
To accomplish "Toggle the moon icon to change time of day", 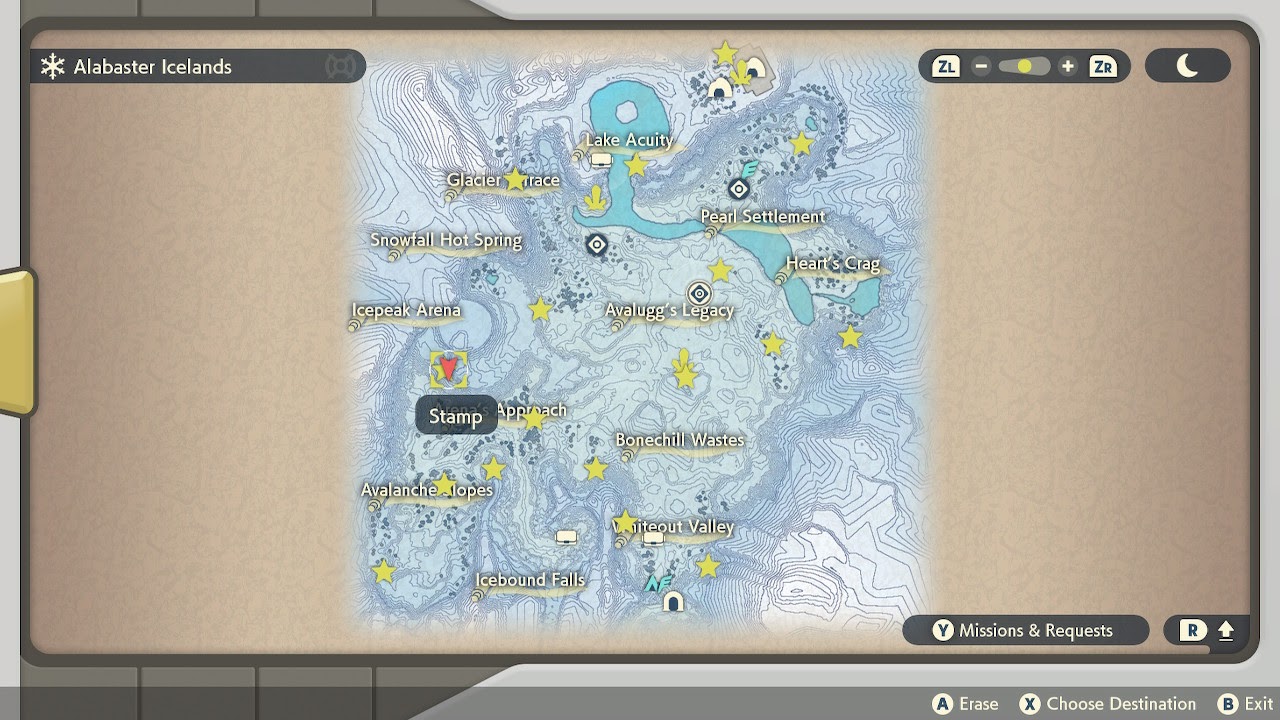I will coord(1188,64).
